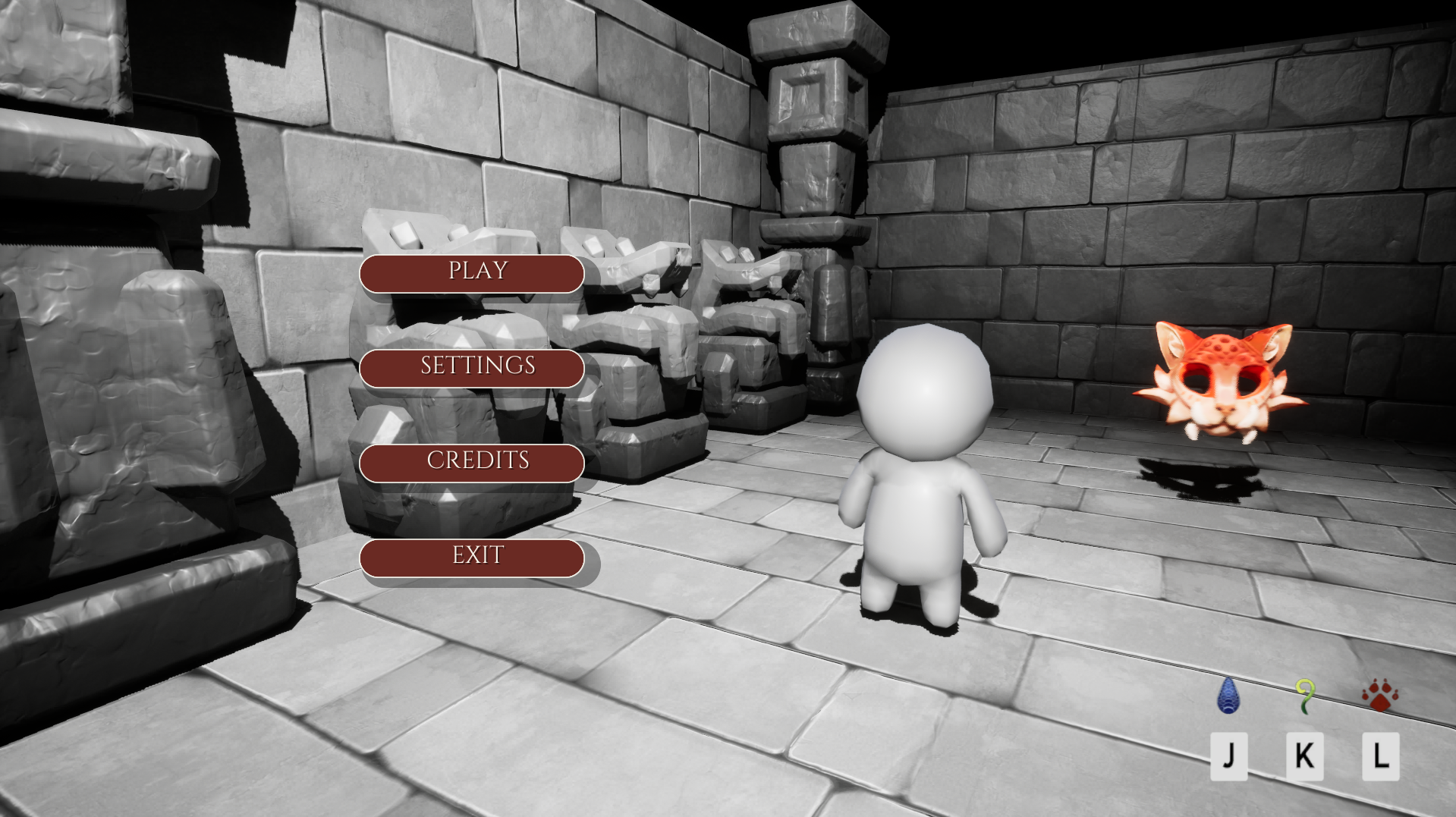Click the EXIT button
The height and width of the screenshot is (817, 1456).
[x=473, y=556]
